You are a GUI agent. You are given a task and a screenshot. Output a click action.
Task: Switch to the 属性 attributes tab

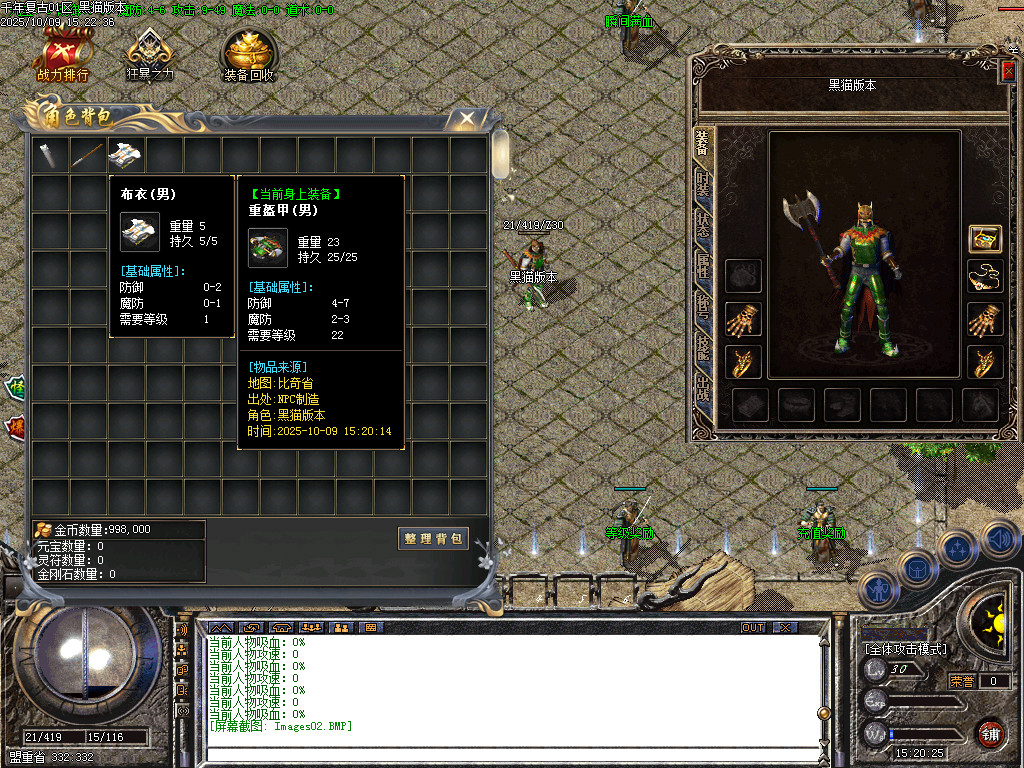[x=703, y=264]
